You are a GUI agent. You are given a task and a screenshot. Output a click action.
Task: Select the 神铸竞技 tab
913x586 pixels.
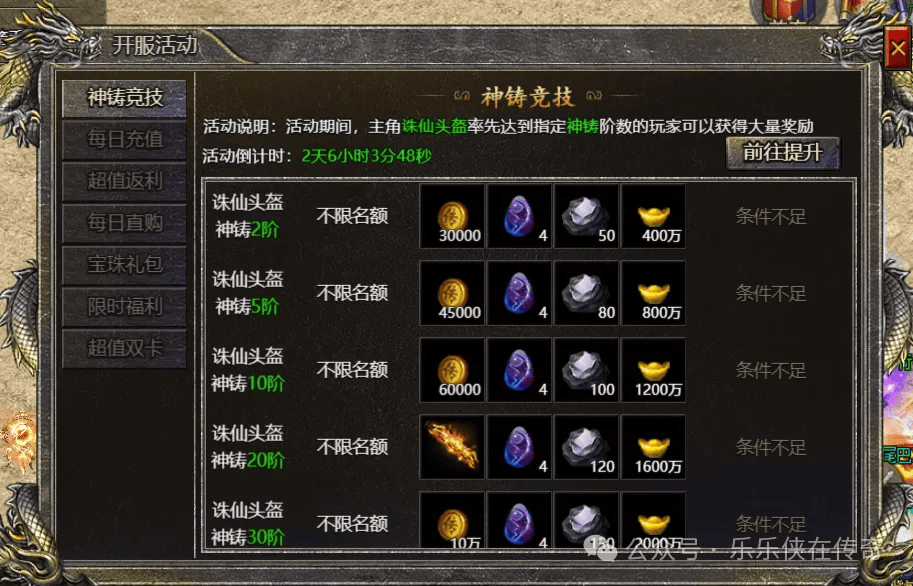pos(124,98)
